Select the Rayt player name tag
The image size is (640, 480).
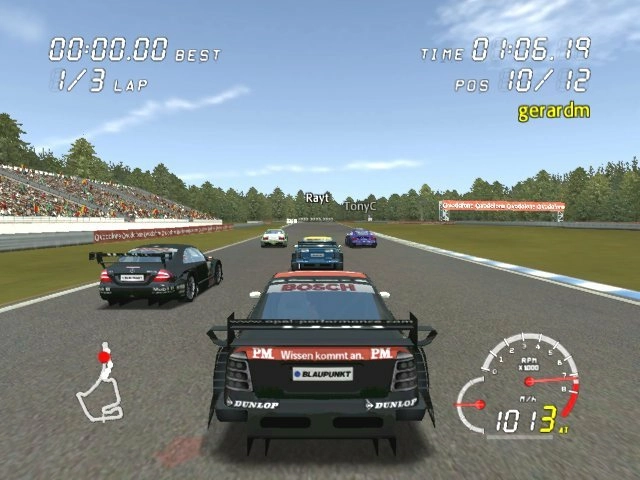coord(317,198)
